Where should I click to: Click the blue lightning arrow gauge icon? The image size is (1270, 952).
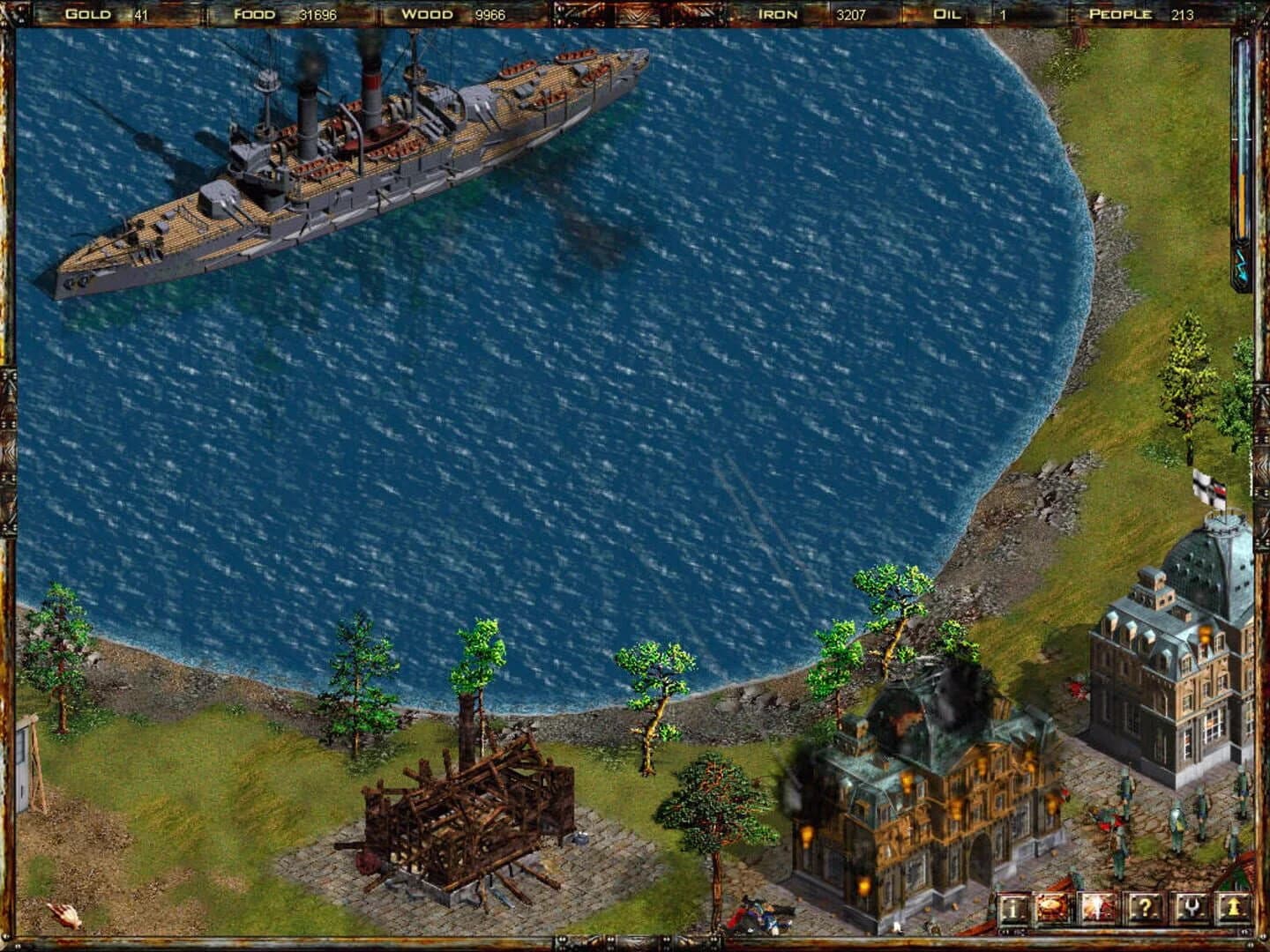(1241, 261)
